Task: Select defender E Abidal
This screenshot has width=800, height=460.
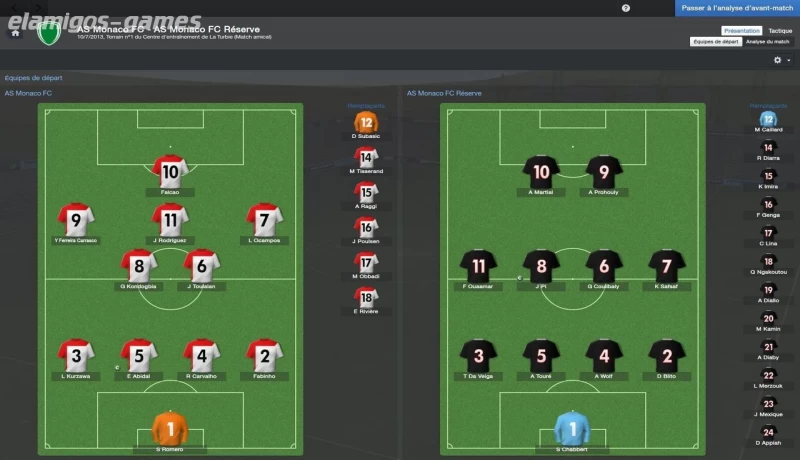Action: click(x=139, y=356)
